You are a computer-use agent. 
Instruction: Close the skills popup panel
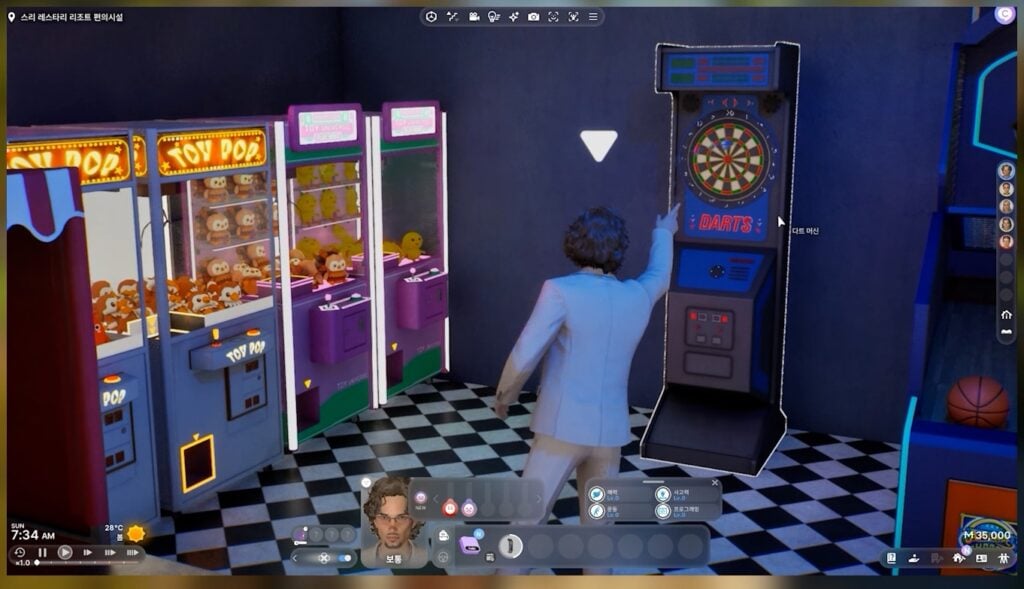click(x=715, y=483)
